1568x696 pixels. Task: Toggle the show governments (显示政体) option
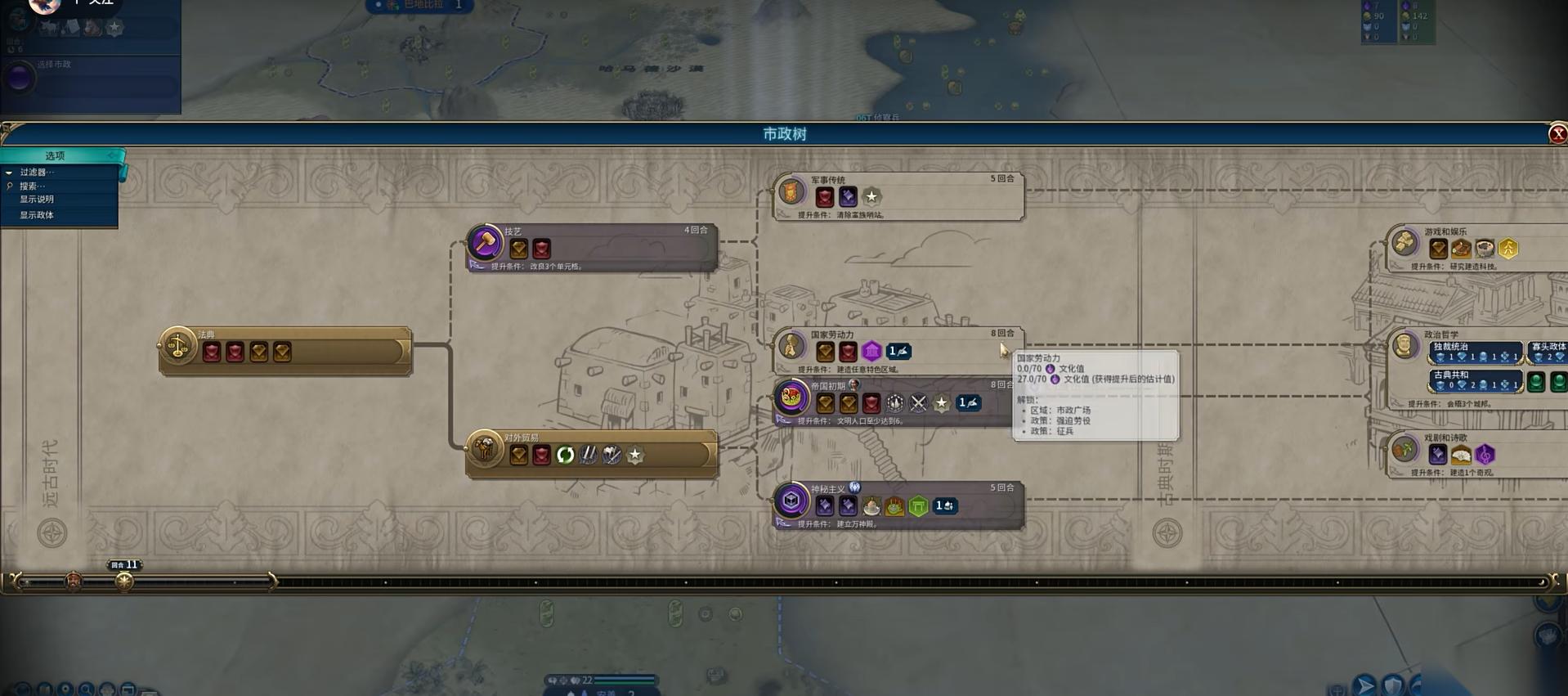pyautogui.click(x=37, y=215)
